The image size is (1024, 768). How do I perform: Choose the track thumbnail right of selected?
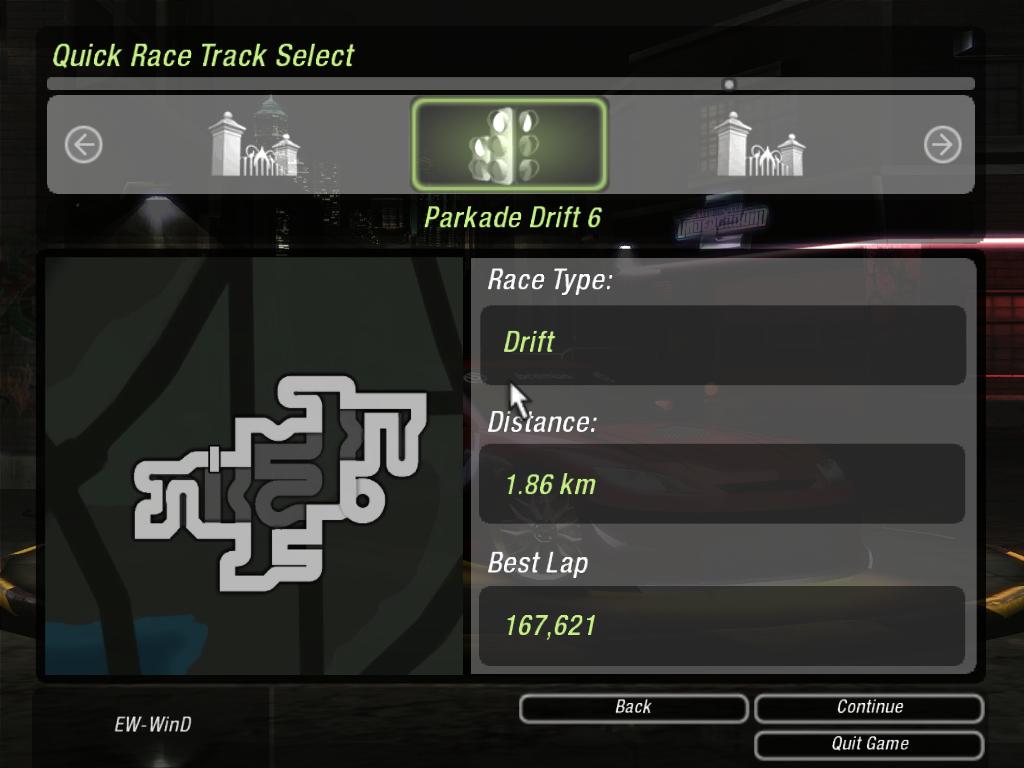[x=760, y=144]
